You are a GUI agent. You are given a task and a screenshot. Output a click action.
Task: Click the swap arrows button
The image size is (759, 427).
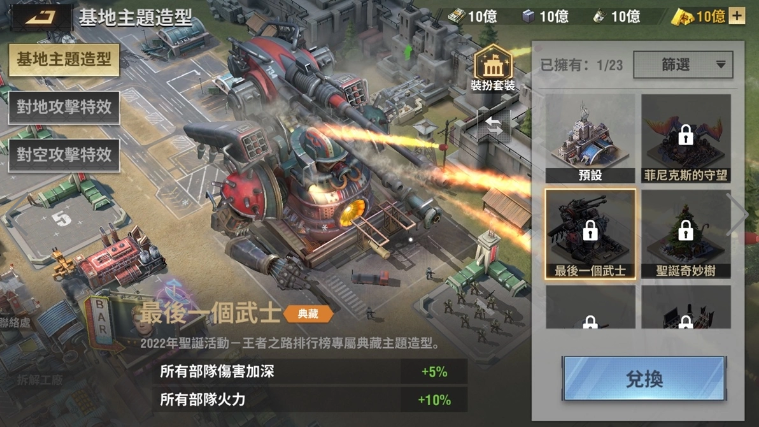click(493, 122)
